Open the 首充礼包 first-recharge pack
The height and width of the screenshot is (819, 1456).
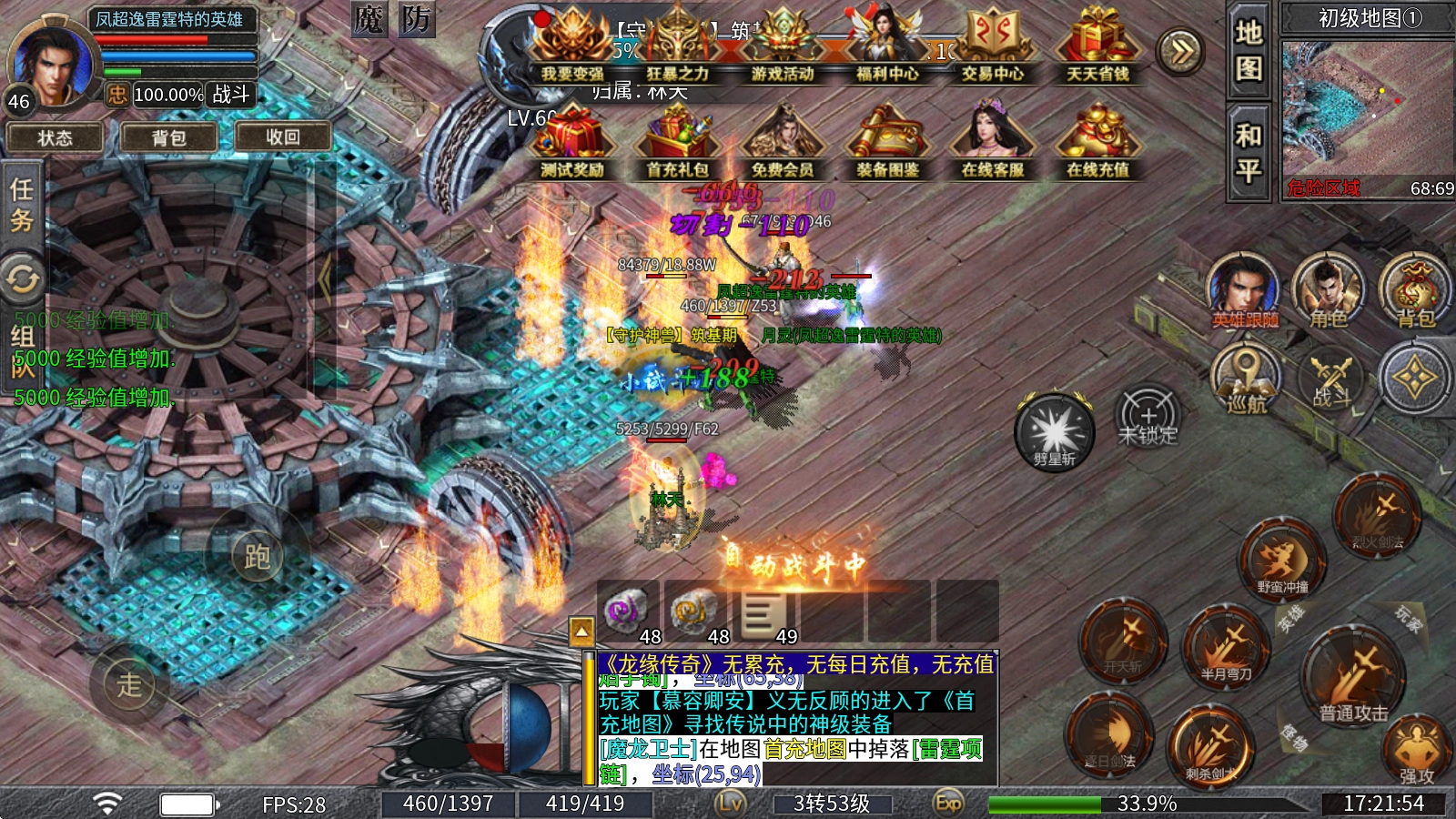coord(677,144)
